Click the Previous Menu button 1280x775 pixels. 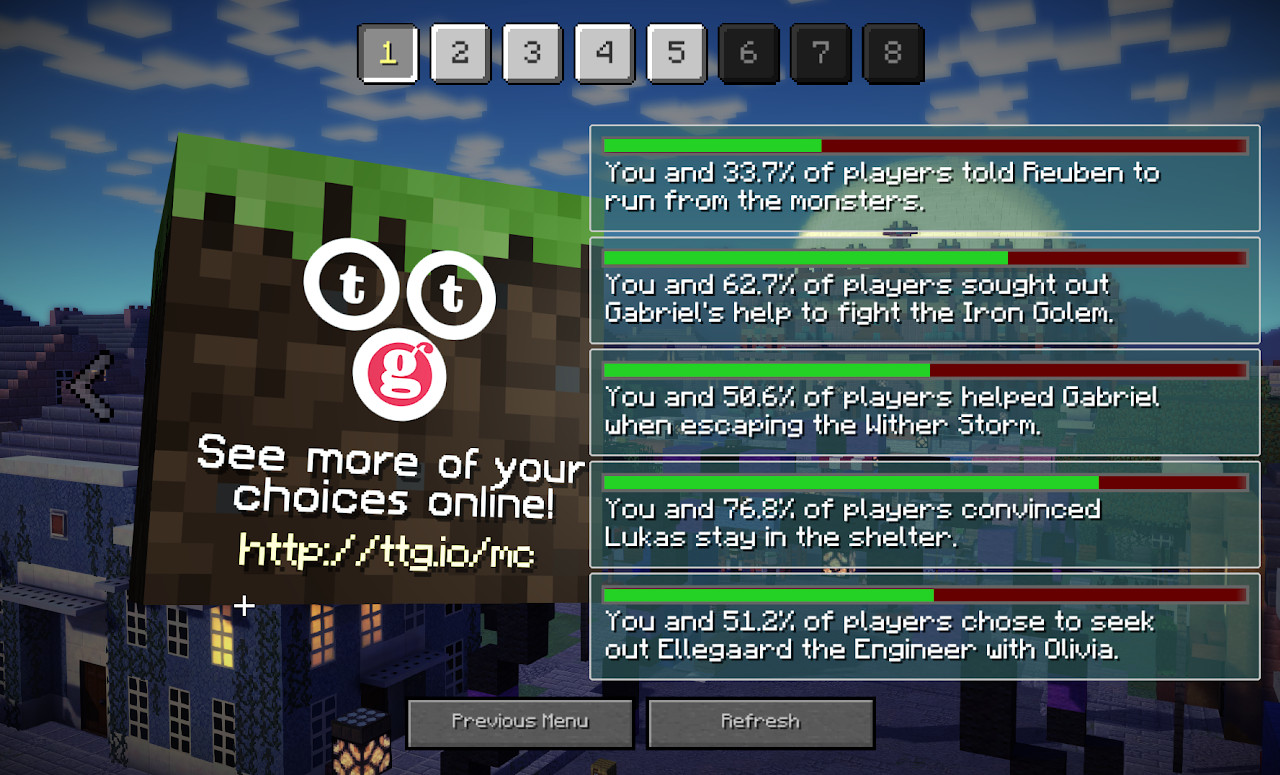point(520,722)
